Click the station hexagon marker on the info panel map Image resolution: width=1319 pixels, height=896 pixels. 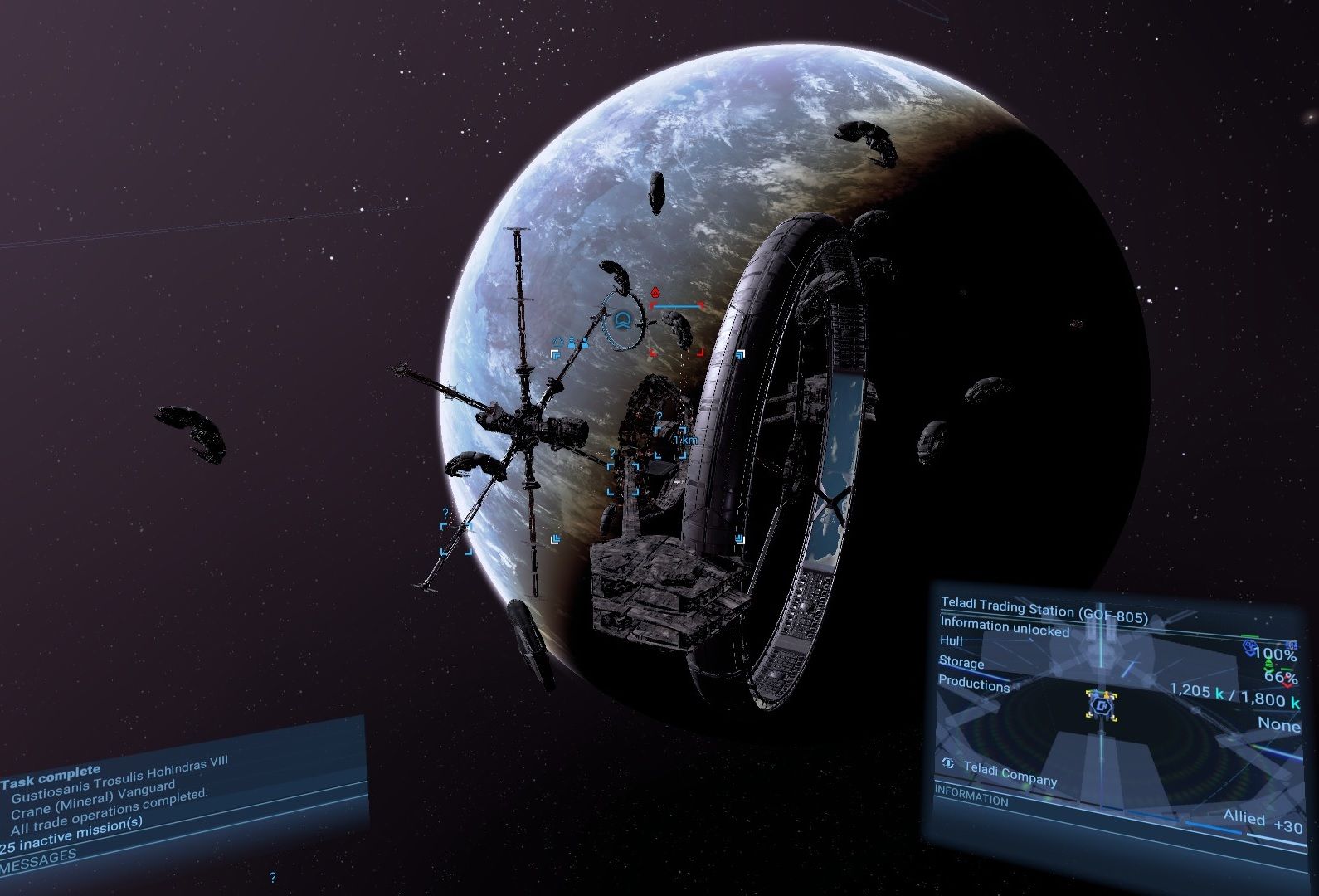pos(1102,705)
